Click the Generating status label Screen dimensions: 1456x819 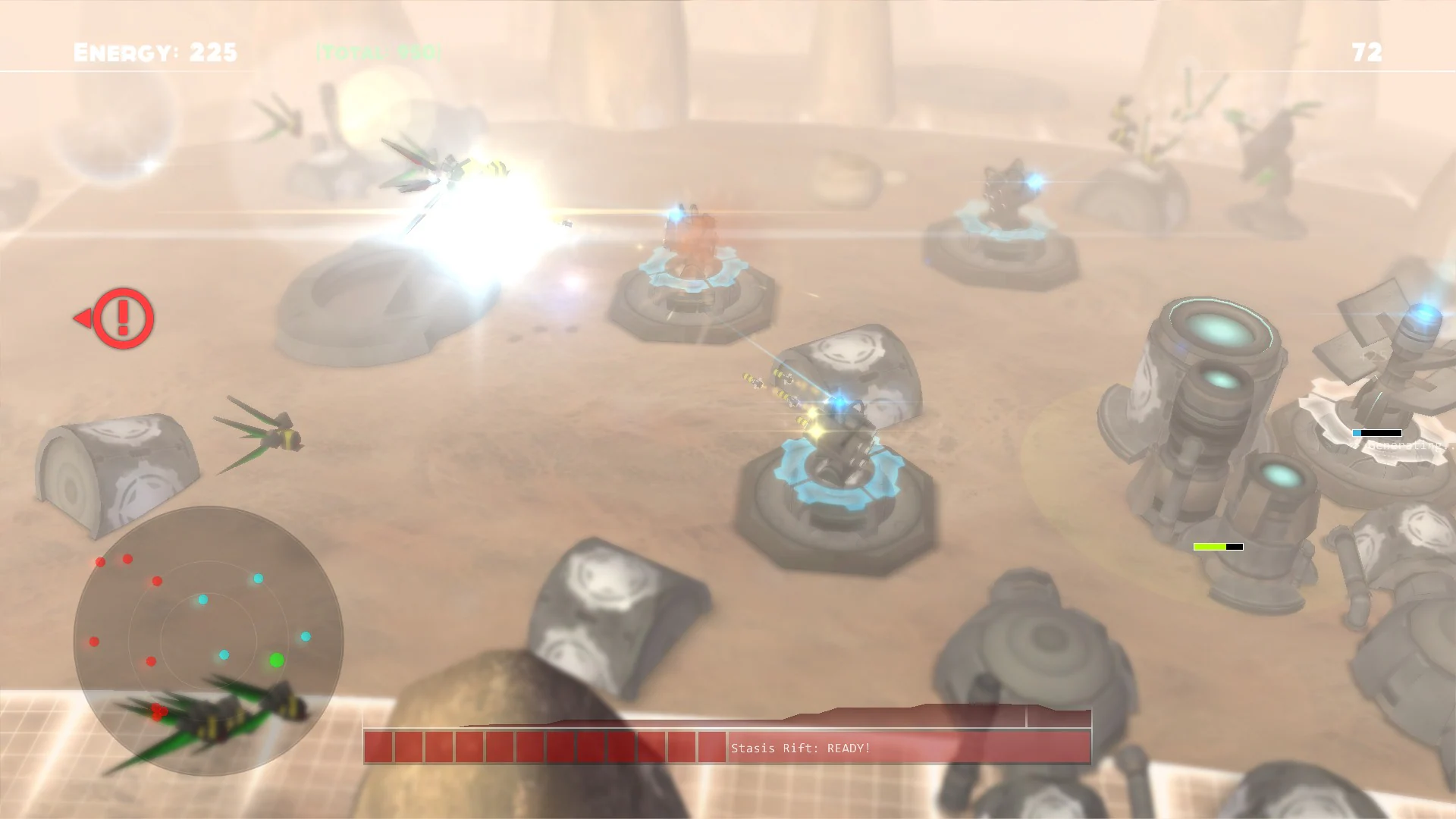coord(1398,445)
